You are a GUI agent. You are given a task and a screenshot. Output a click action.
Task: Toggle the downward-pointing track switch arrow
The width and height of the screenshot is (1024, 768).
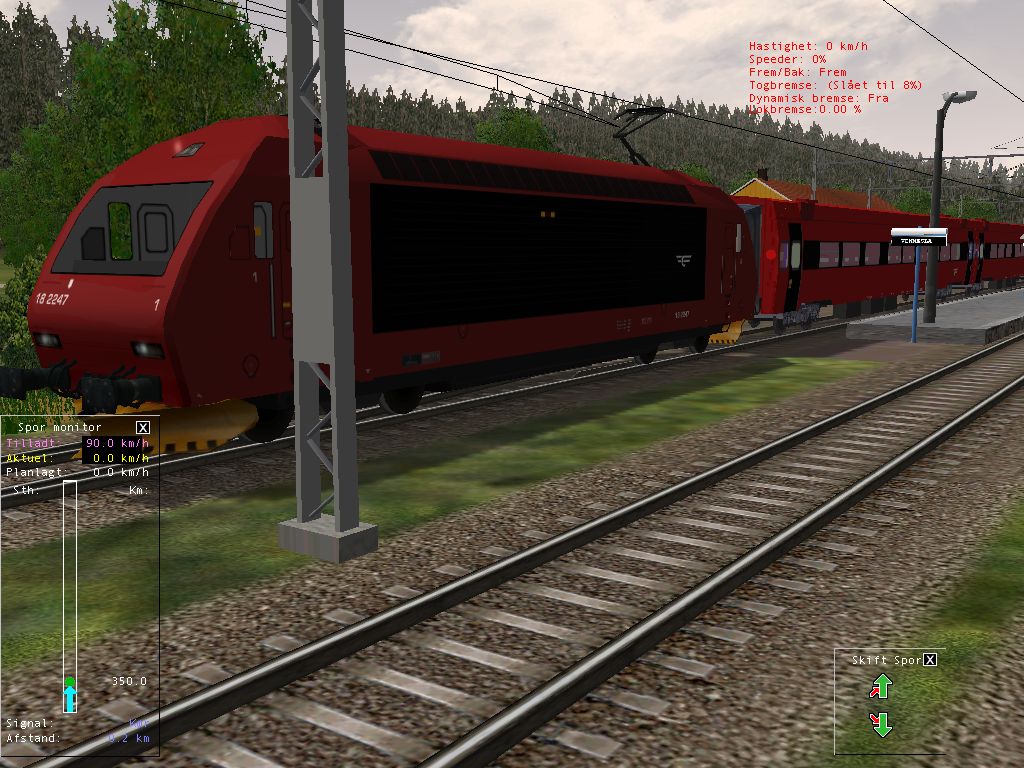point(881,724)
